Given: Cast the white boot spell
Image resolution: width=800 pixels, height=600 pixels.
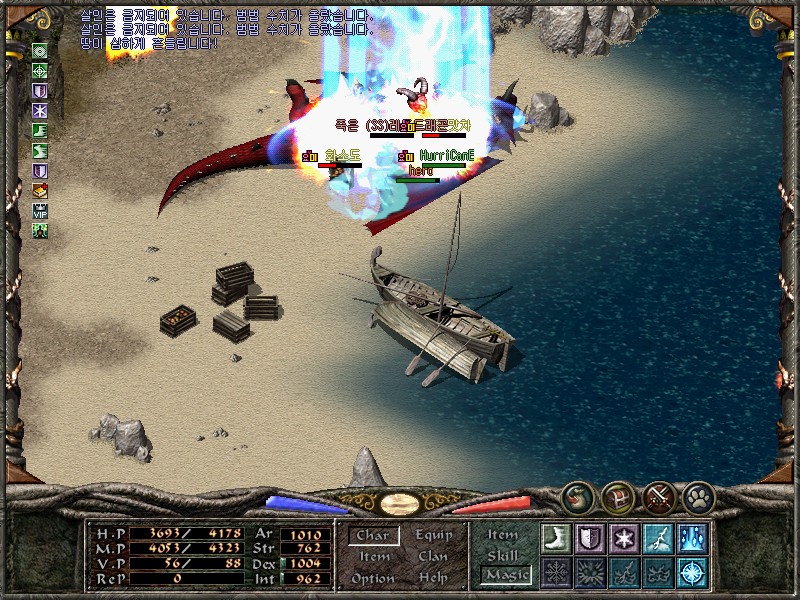Looking at the screenshot, I should [x=556, y=538].
